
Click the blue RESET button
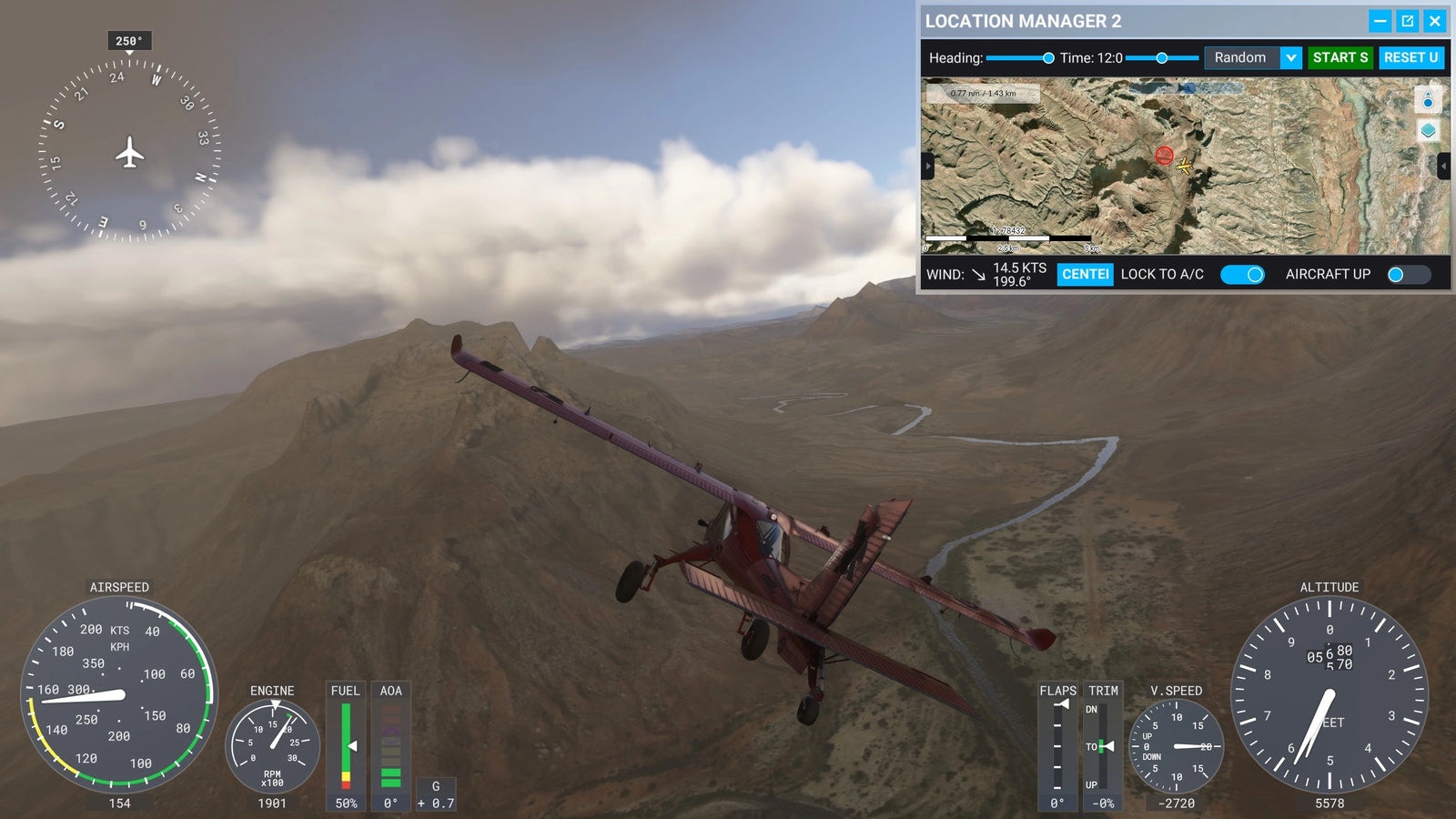coord(1410,57)
